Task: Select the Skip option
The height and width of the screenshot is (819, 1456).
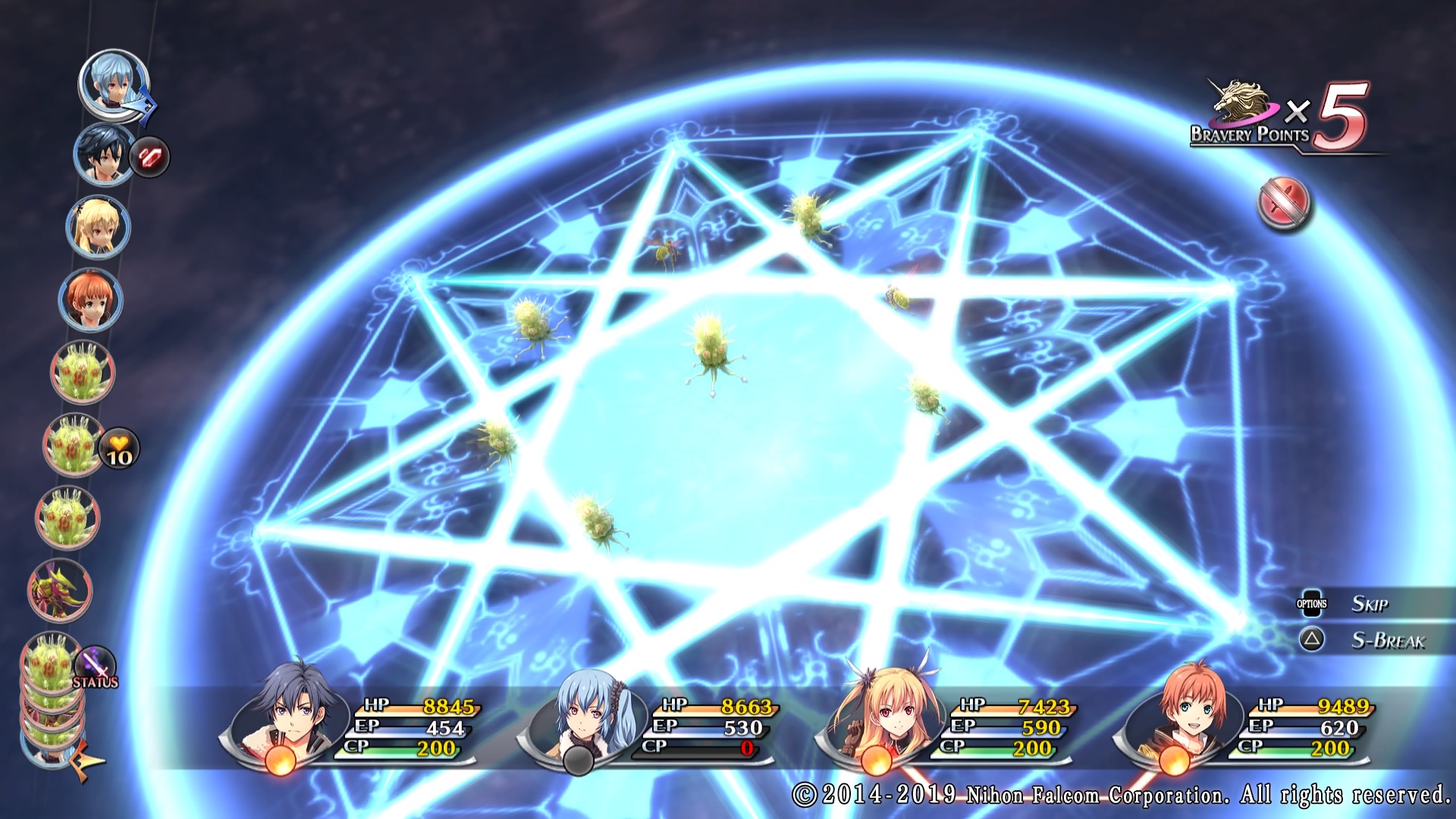Action: pyautogui.click(x=1369, y=604)
